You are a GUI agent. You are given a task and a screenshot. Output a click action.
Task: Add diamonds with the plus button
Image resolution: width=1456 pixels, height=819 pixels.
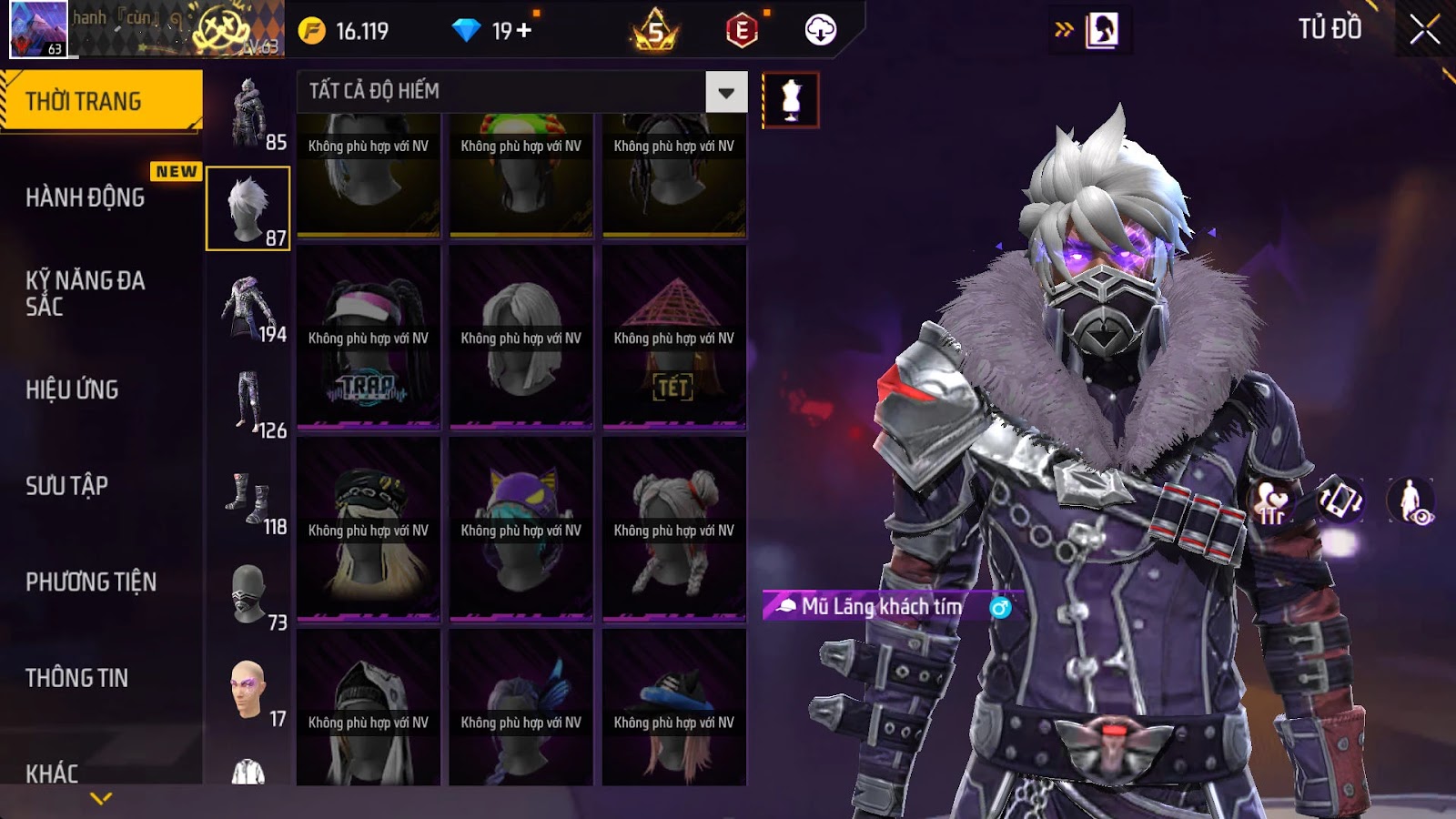(524, 31)
